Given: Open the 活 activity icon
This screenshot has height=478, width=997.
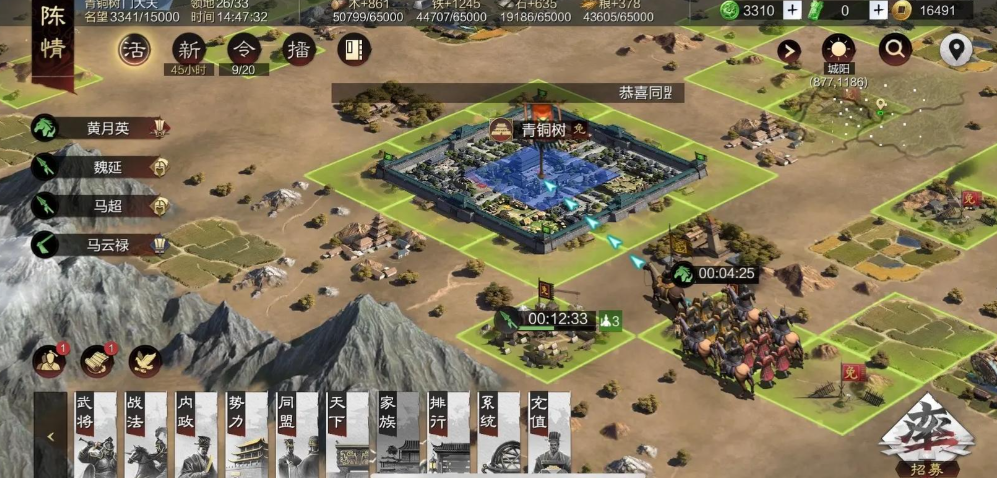Looking at the screenshot, I should click(x=133, y=49).
